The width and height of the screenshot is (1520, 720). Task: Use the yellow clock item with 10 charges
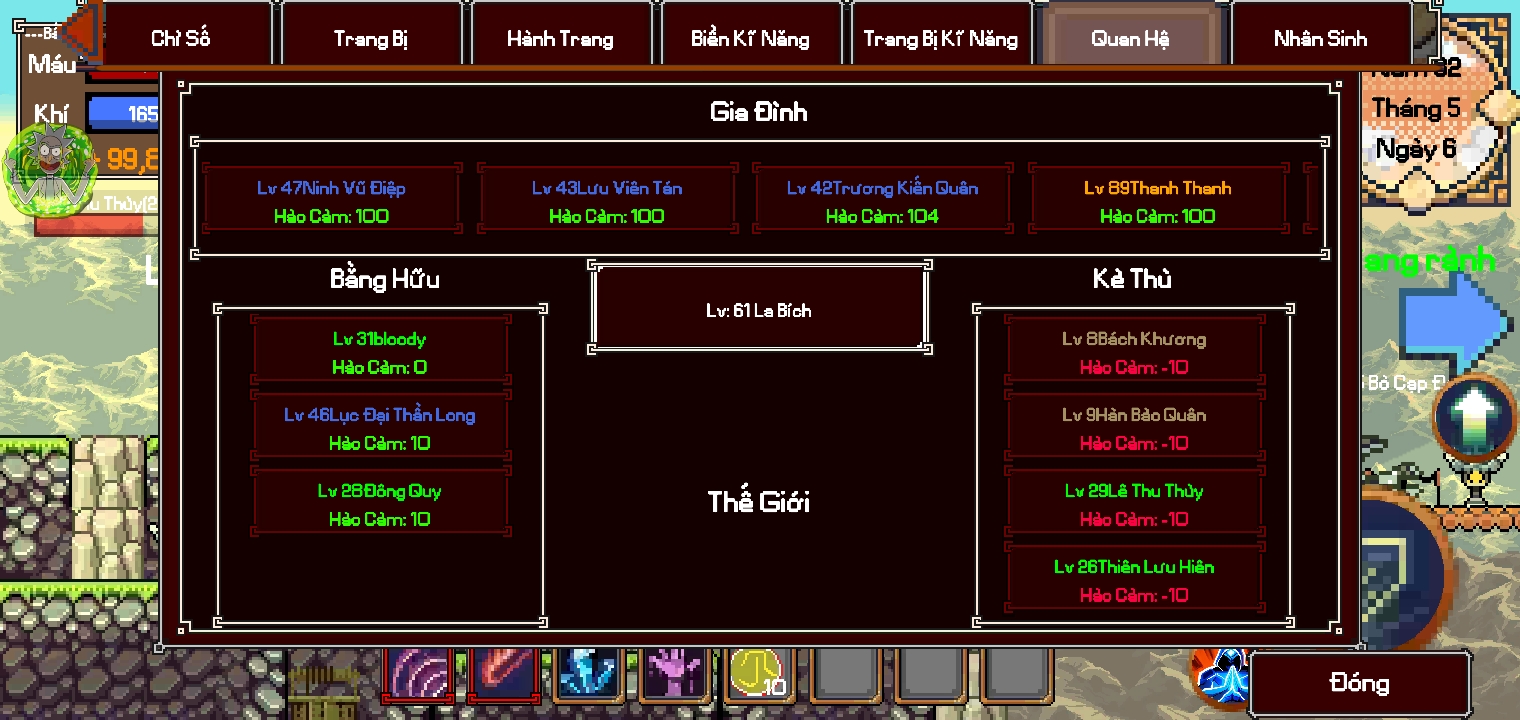tap(759, 678)
